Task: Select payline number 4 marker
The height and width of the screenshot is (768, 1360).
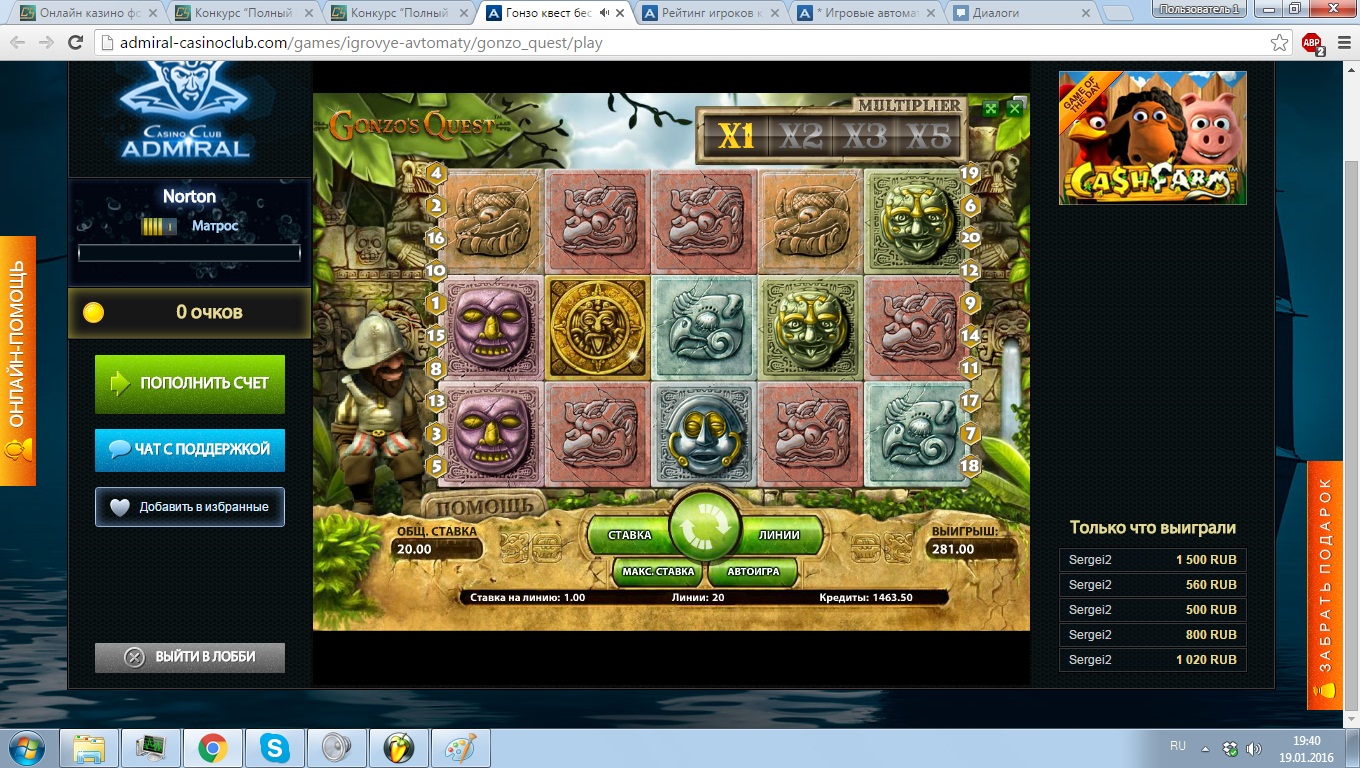Action: coord(435,173)
